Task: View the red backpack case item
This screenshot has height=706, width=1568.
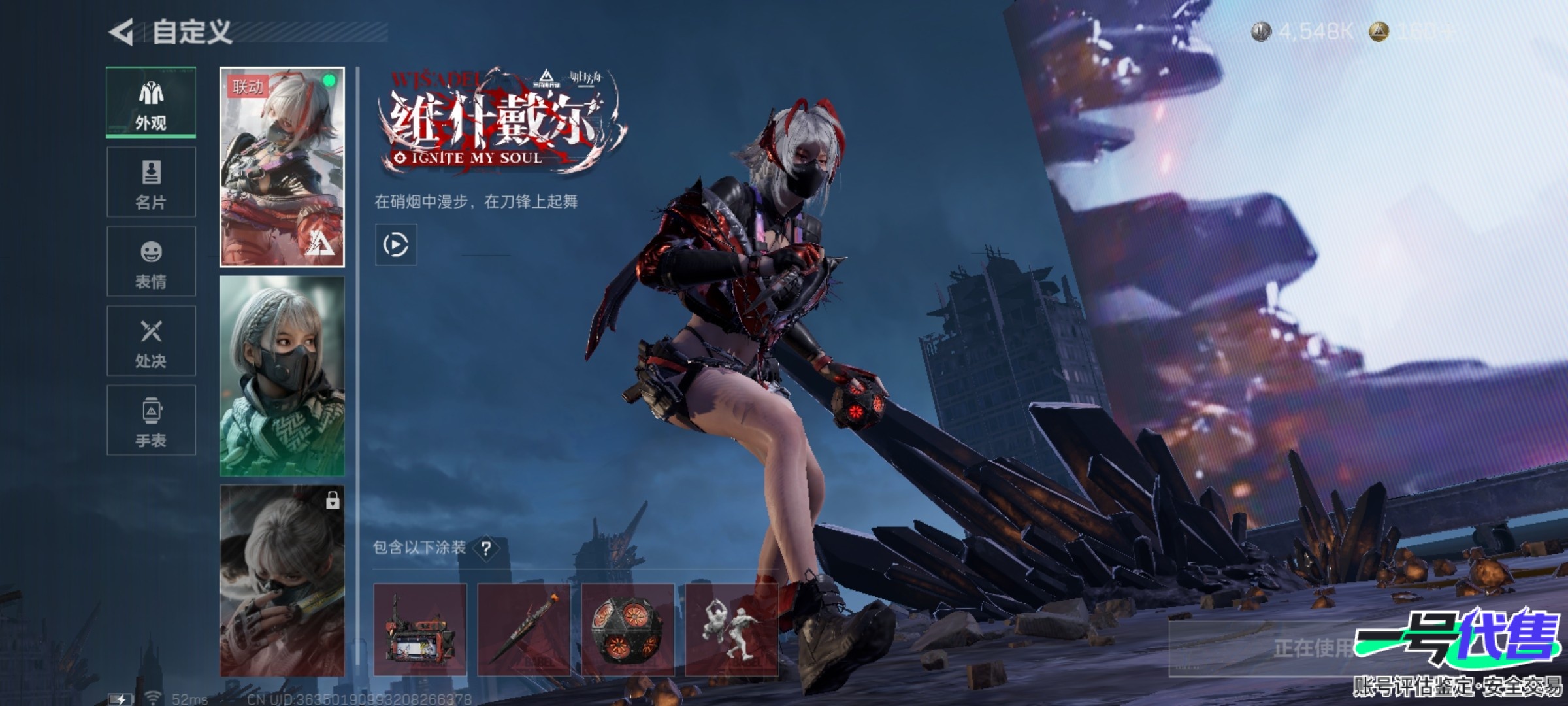Action: (420, 630)
